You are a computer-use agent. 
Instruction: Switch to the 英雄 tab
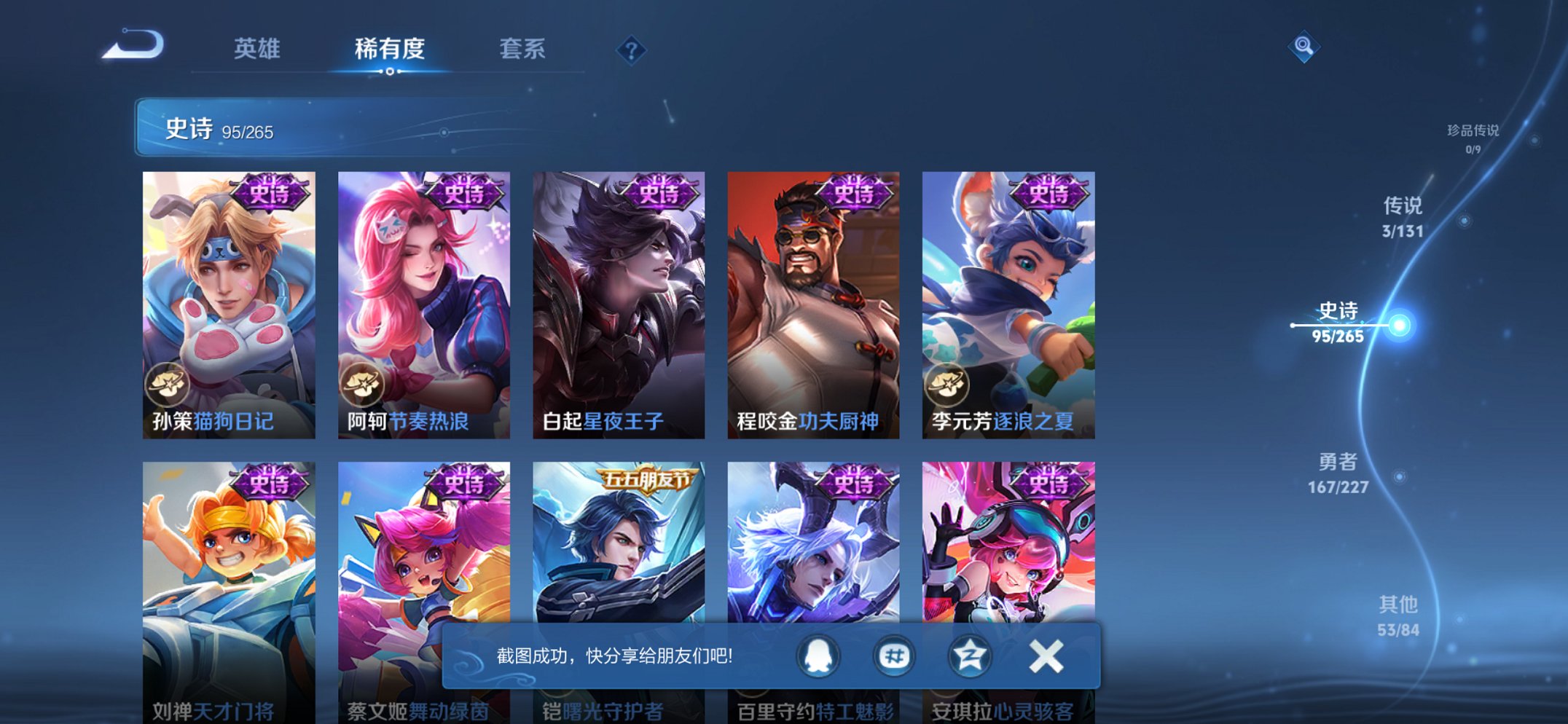pyautogui.click(x=256, y=48)
